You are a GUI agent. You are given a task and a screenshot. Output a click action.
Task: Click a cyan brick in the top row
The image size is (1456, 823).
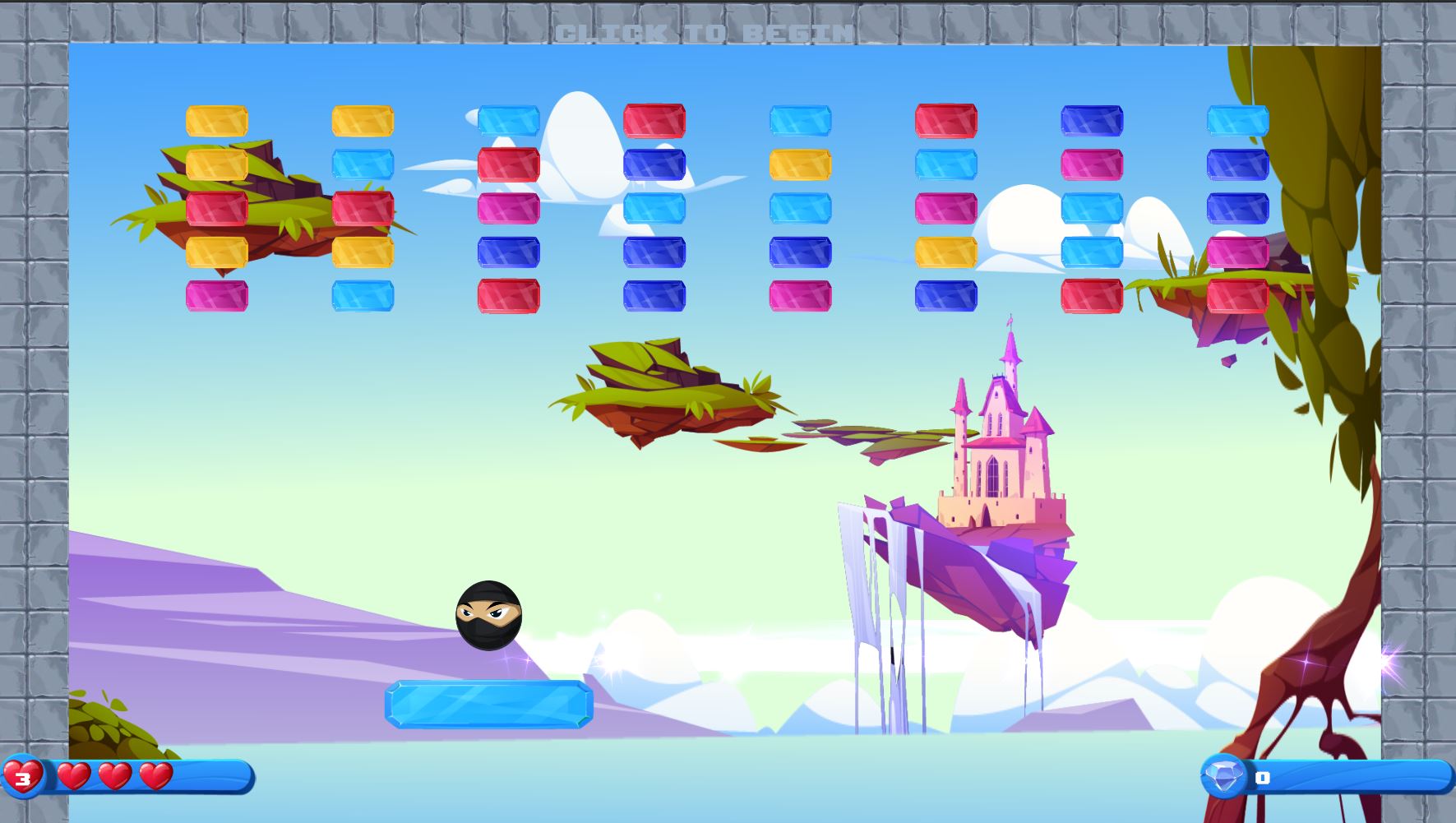[x=509, y=120]
